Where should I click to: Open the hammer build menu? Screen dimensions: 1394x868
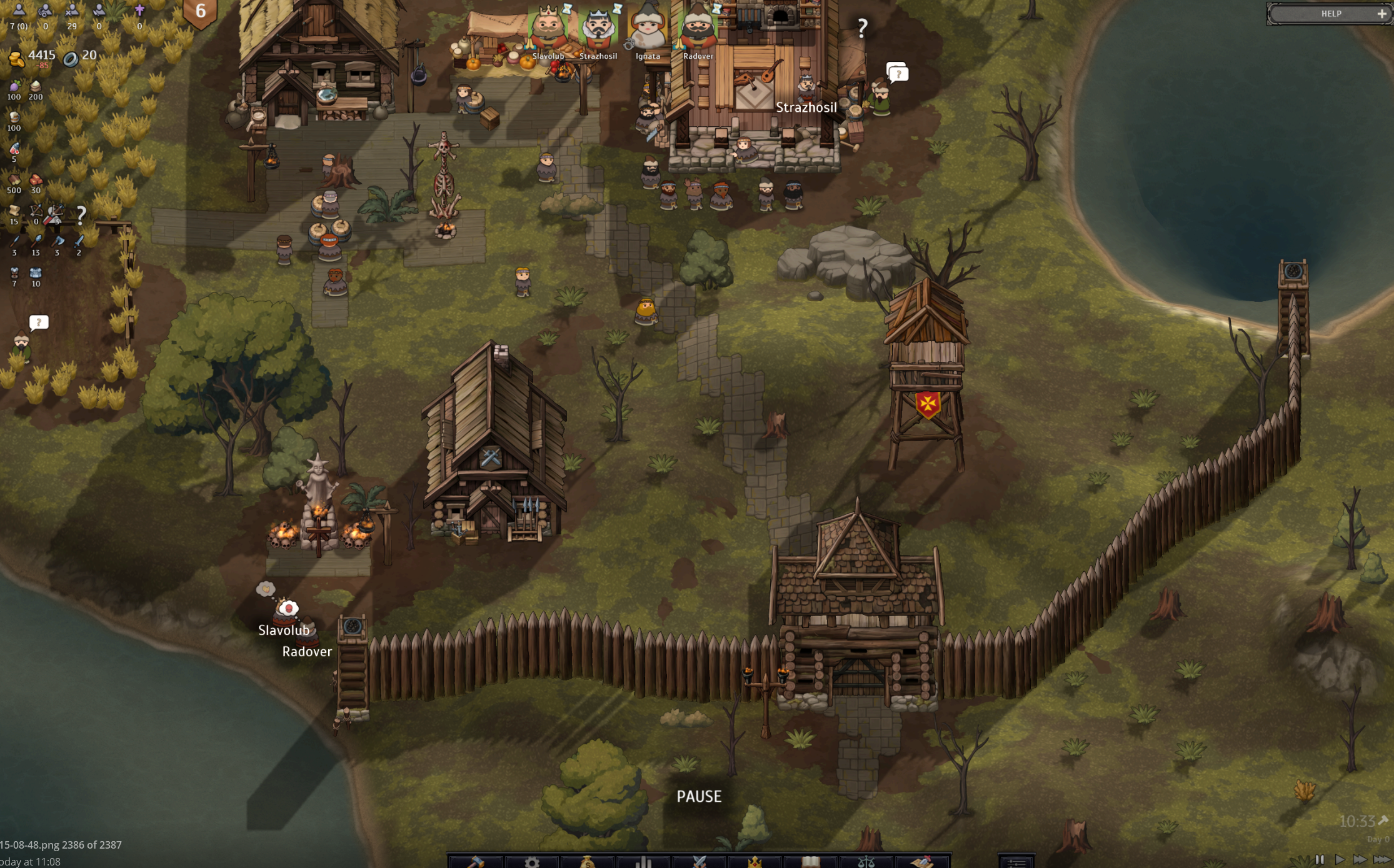476,862
